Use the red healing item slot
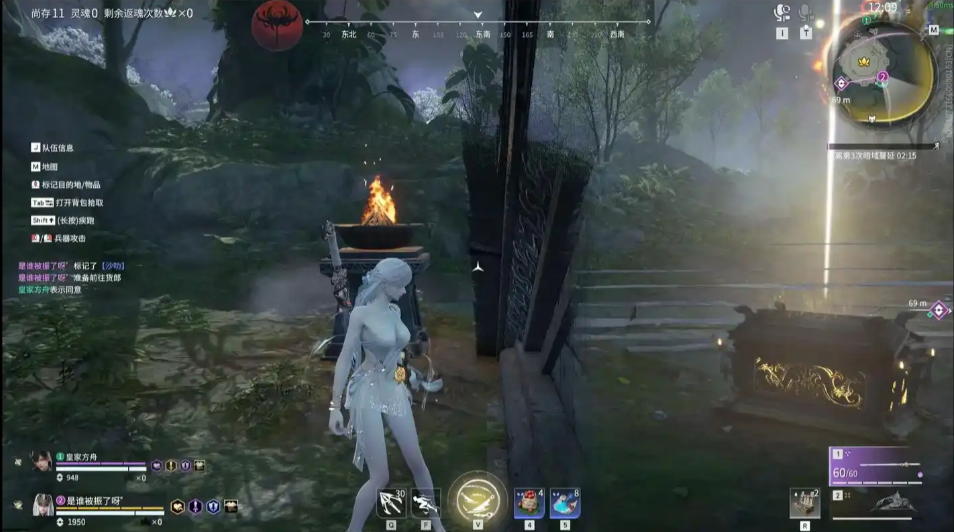This screenshot has height=532, width=954. coord(529,503)
